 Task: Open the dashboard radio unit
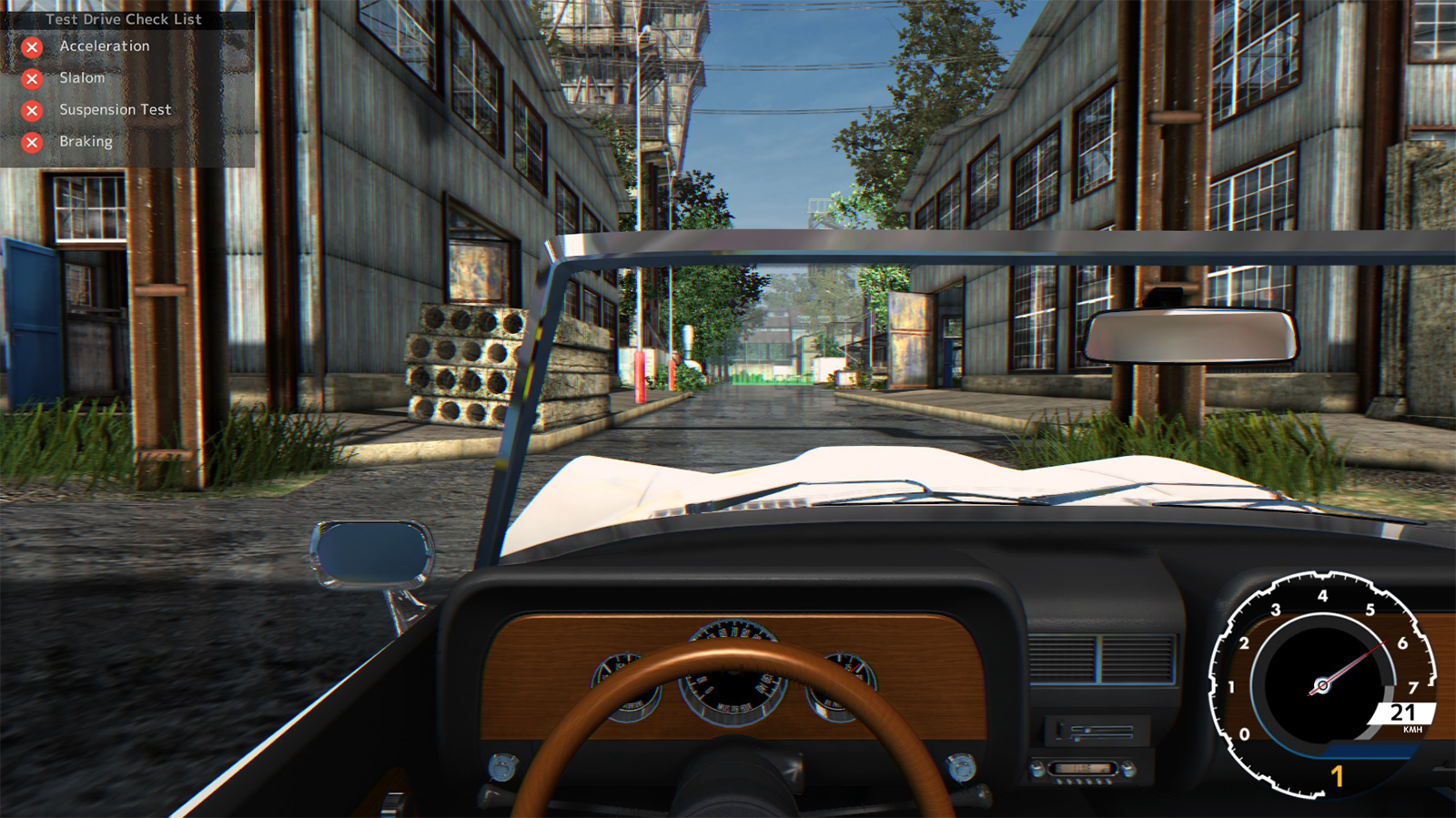[1081, 769]
